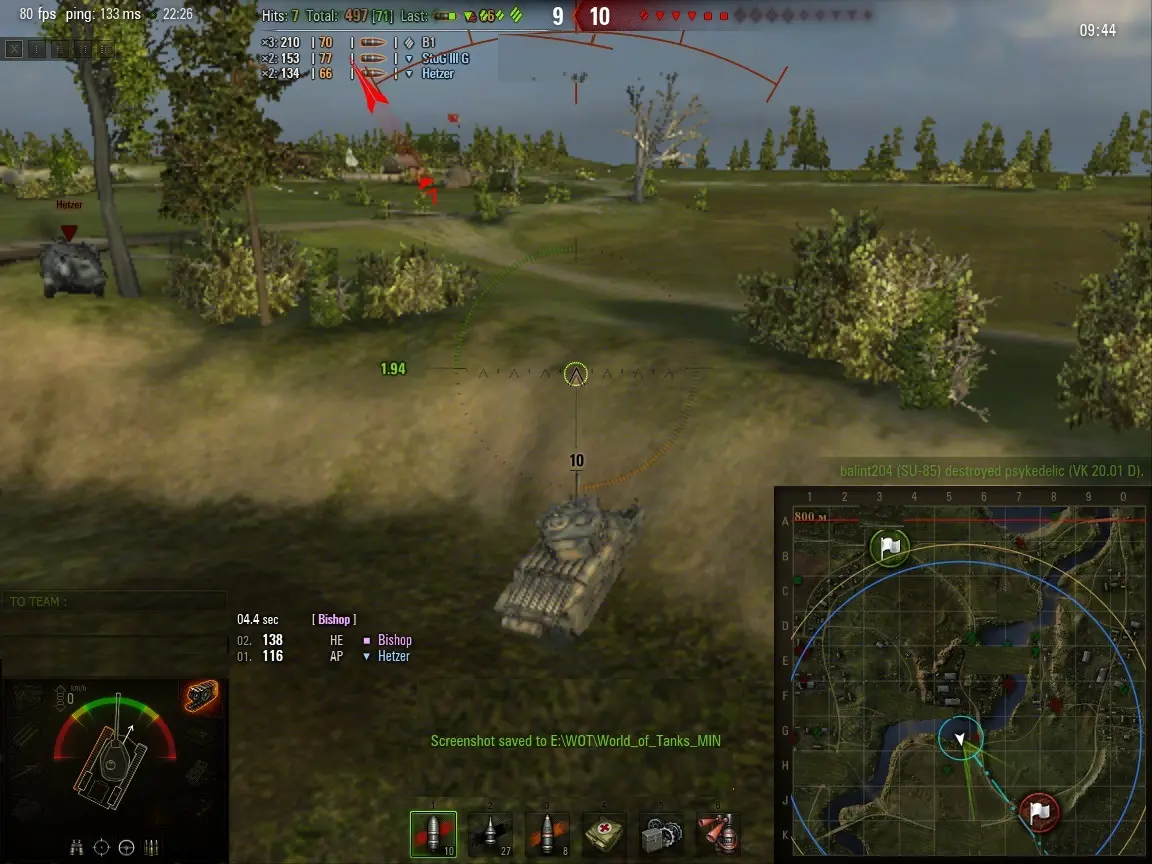Click the binoculars icon in damage panel
Viewport: 1152px width, 864px height.
[76, 847]
